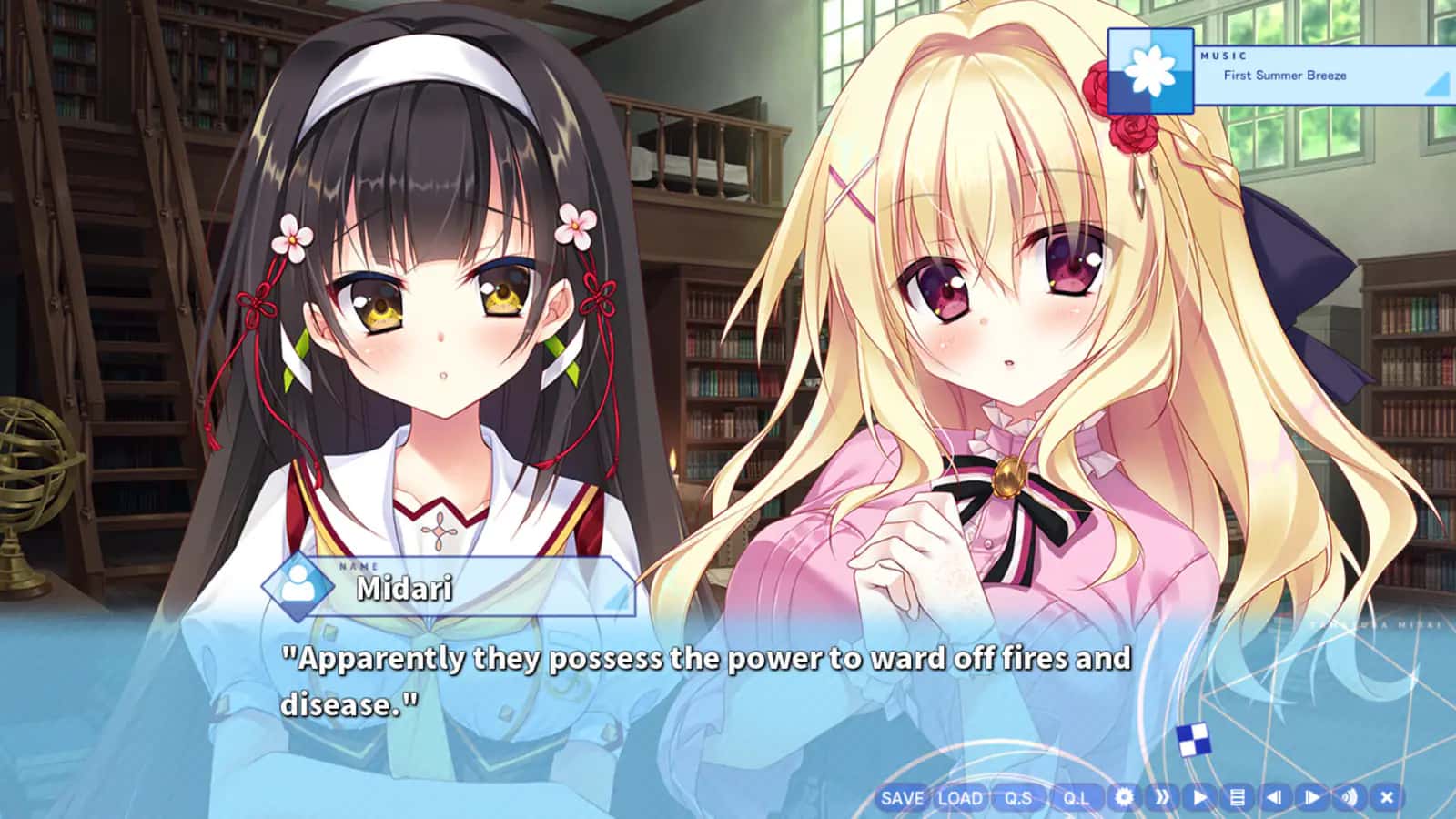
Task: Open the LOAD menu
Action: click(x=960, y=798)
